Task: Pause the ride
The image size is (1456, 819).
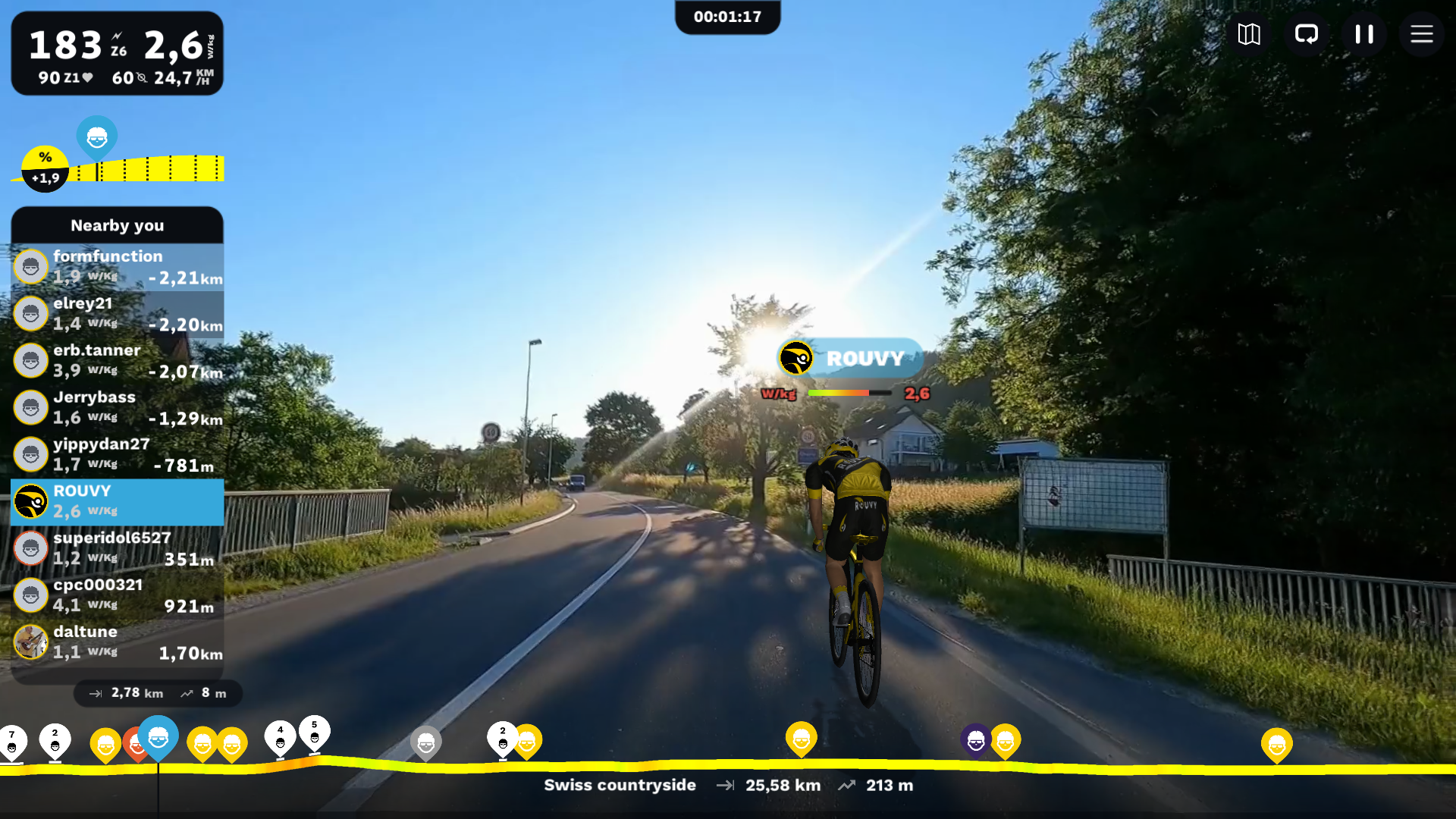Action: coord(1364,34)
